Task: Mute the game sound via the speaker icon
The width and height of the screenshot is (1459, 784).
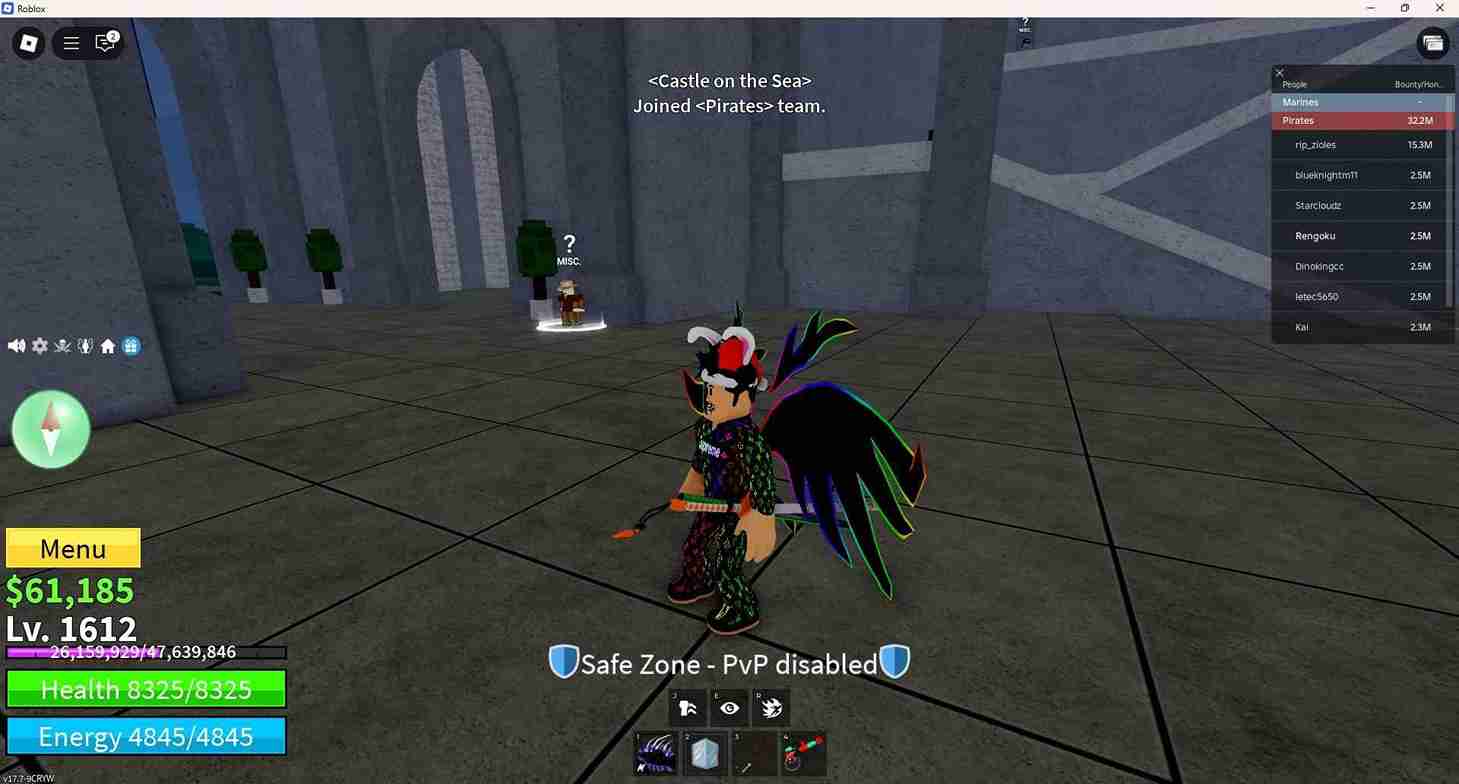Action: coord(16,345)
